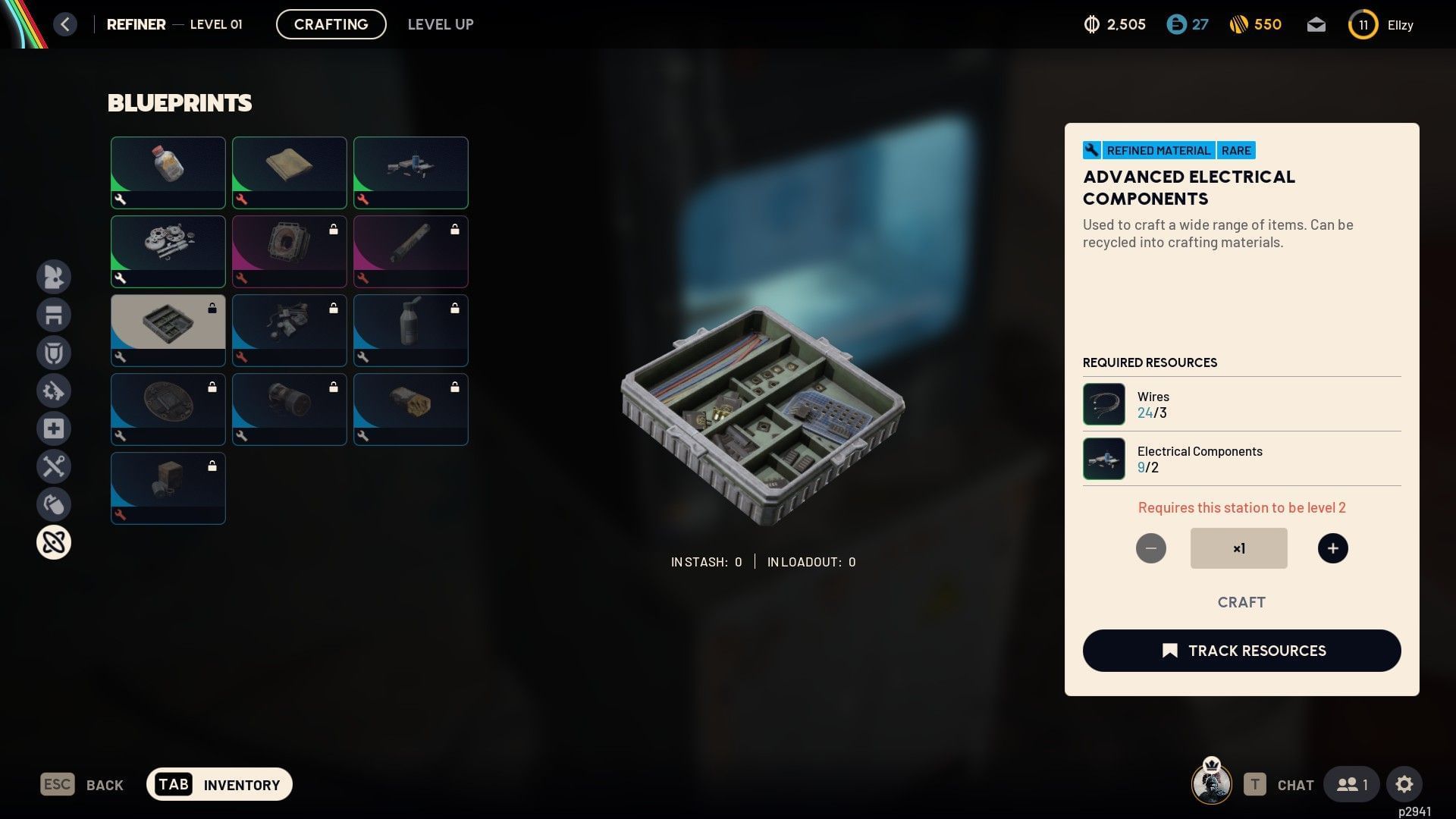Select the locked Advanced Electrical Components blueprint
This screenshot has width=1456, height=819.
coord(168,330)
